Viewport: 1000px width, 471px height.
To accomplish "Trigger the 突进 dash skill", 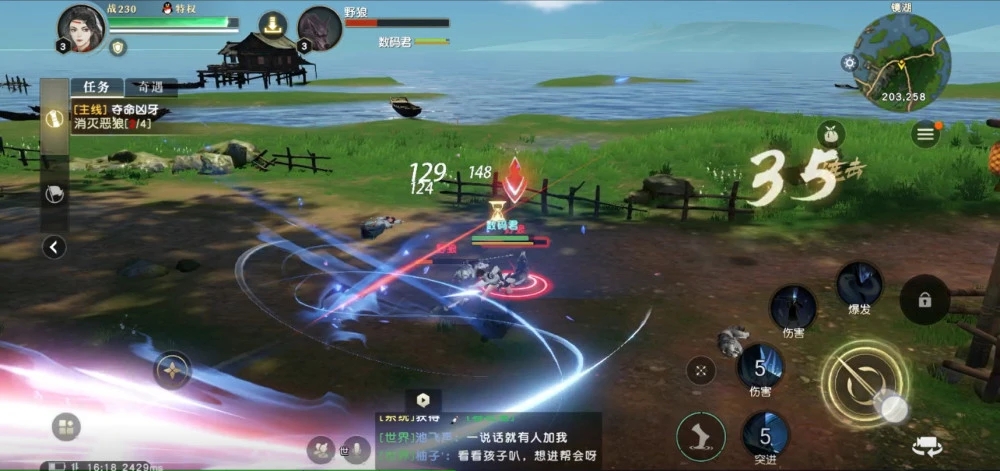I will pyautogui.click(x=765, y=435).
